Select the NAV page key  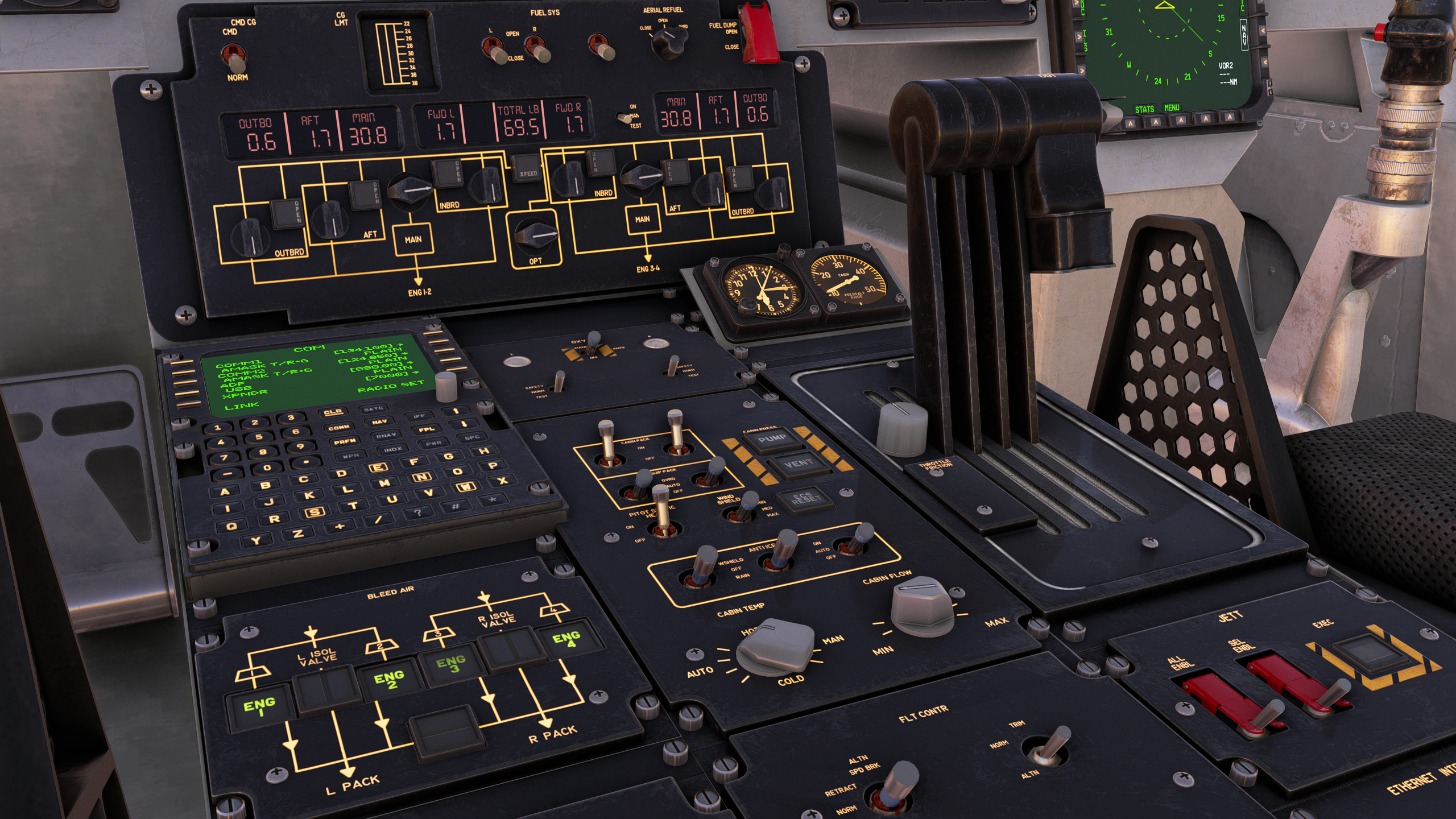coord(379,422)
